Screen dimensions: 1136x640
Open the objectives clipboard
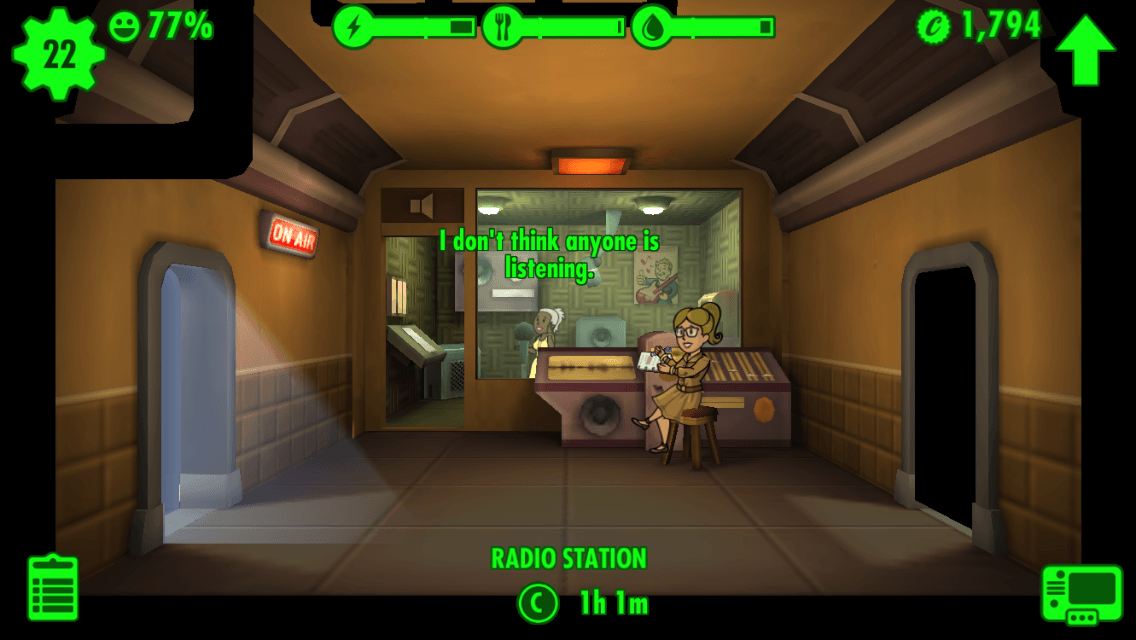tap(53, 587)
